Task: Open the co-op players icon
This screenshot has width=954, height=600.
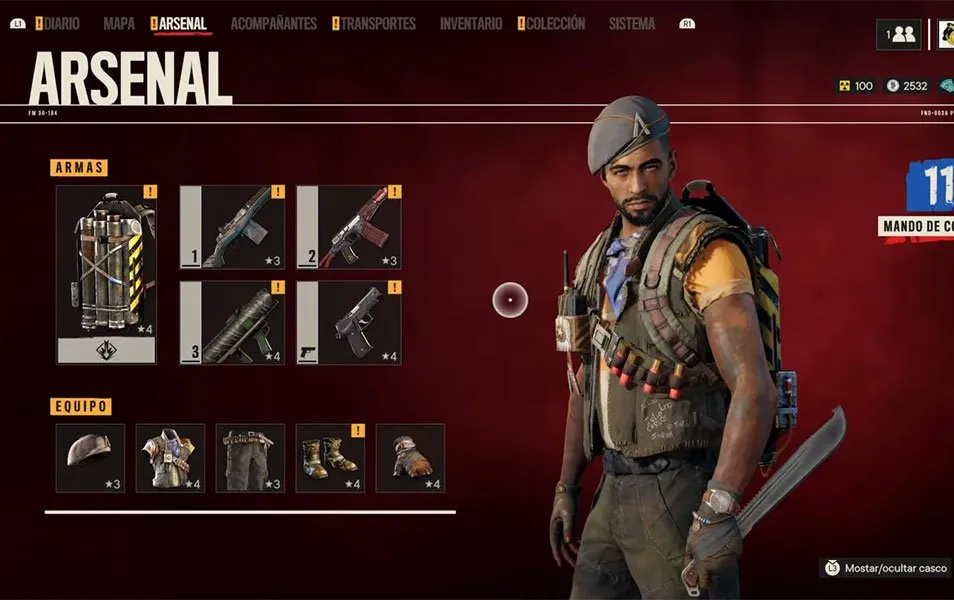Action: [898, 34]
